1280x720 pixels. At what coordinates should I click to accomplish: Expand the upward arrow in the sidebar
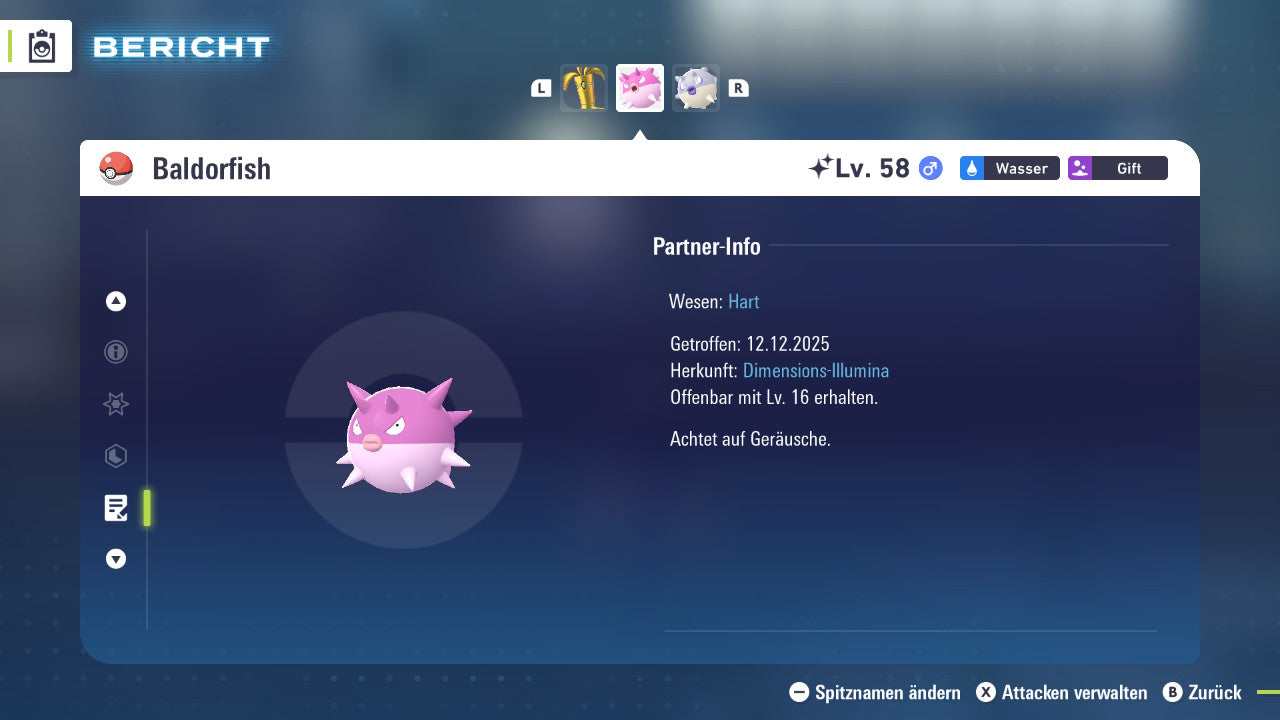115,301
